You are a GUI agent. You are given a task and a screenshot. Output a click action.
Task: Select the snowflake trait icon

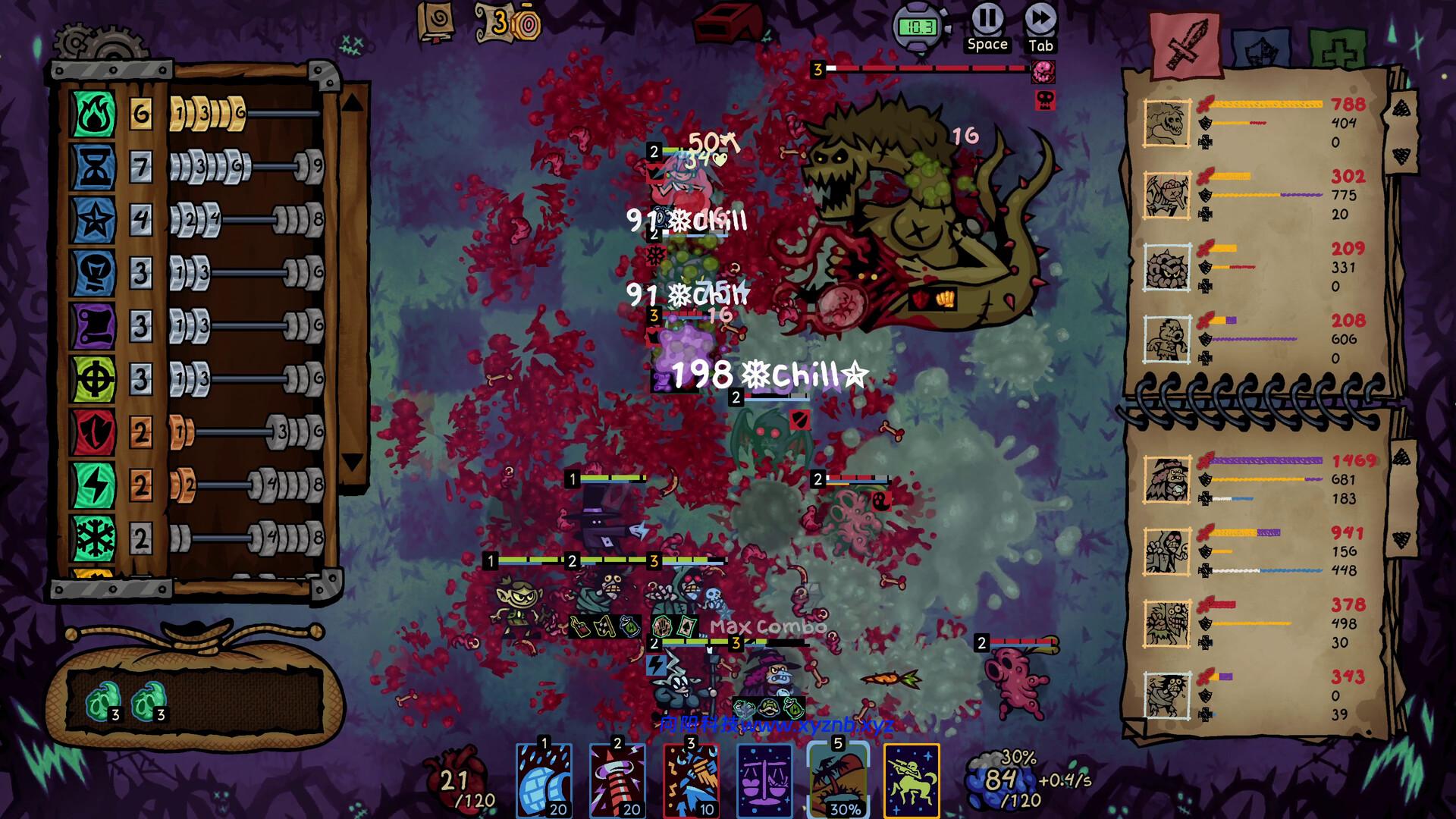[x=93, y=538]
